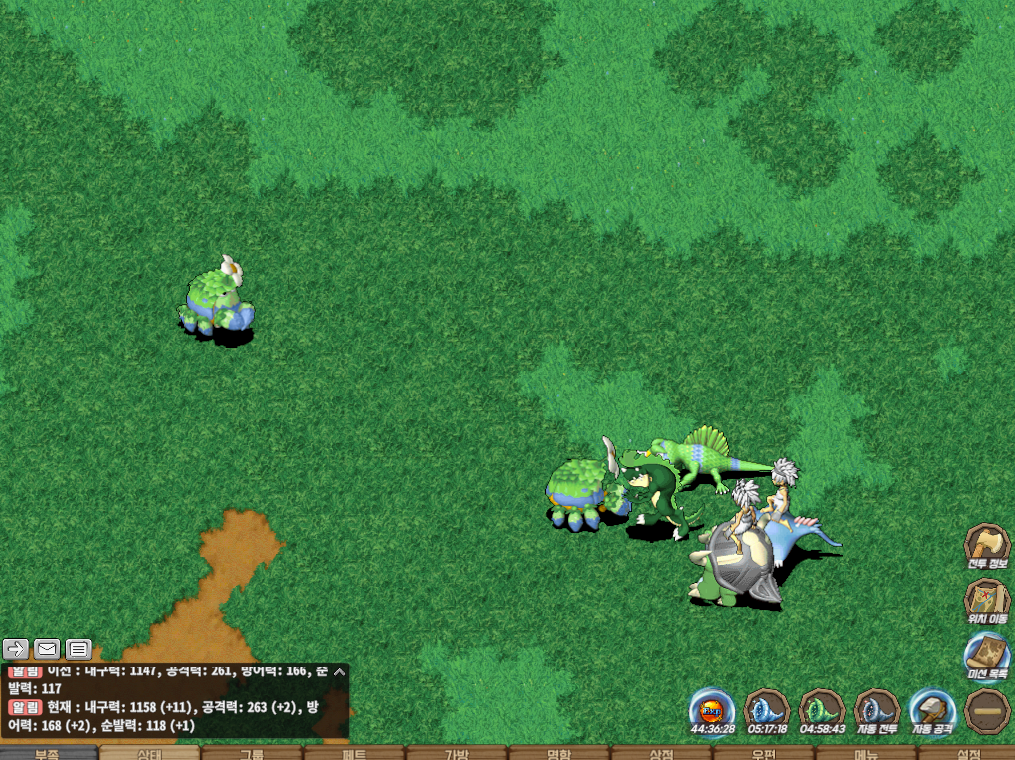
Task: Open the 페트 pet tab
Action: pos(354,753)
